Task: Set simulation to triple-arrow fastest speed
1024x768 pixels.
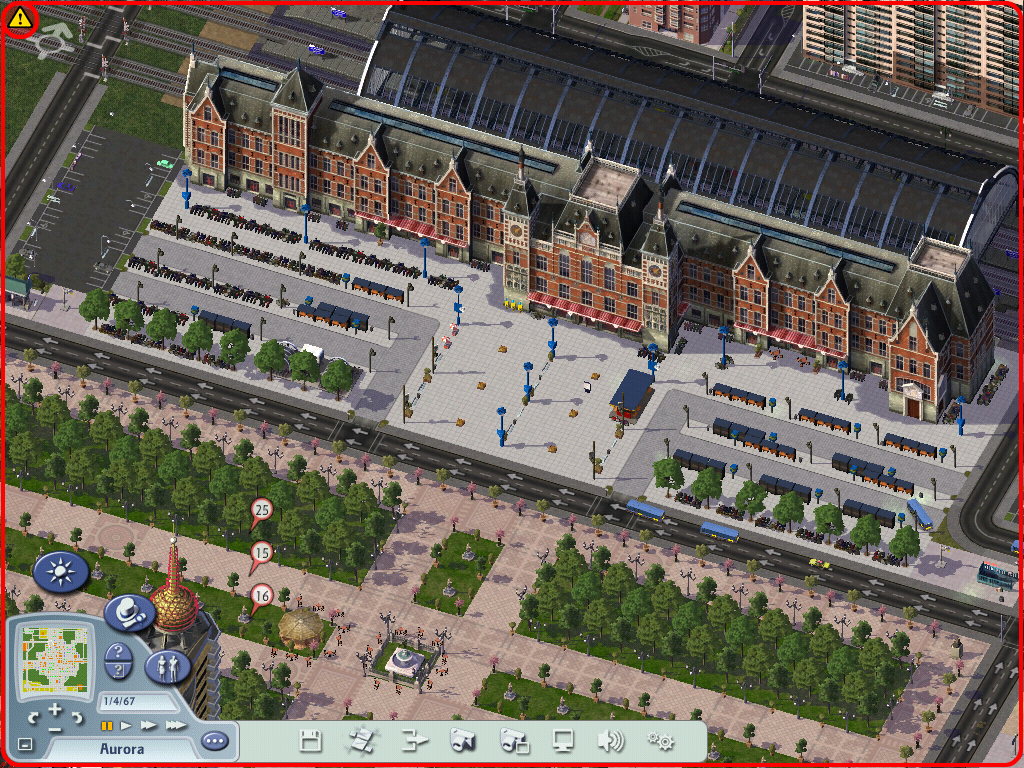Action: point(174,725)
